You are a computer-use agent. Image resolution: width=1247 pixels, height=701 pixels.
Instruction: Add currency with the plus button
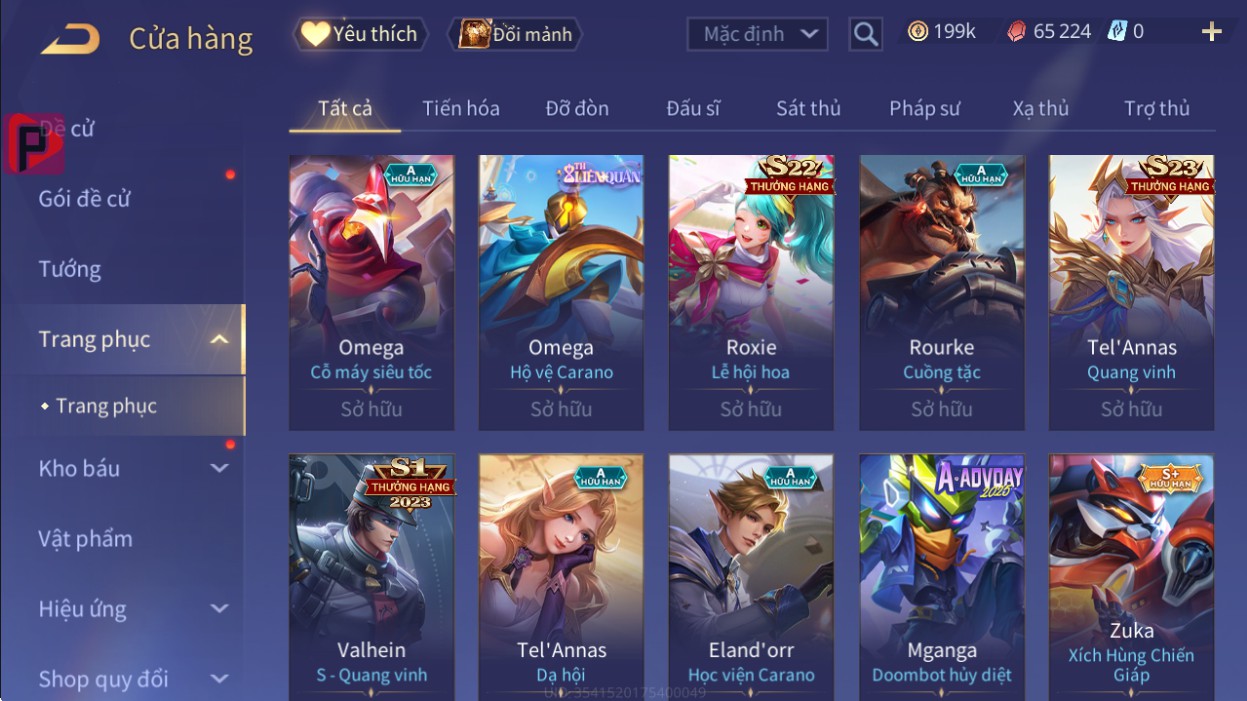coord(1211,32)
